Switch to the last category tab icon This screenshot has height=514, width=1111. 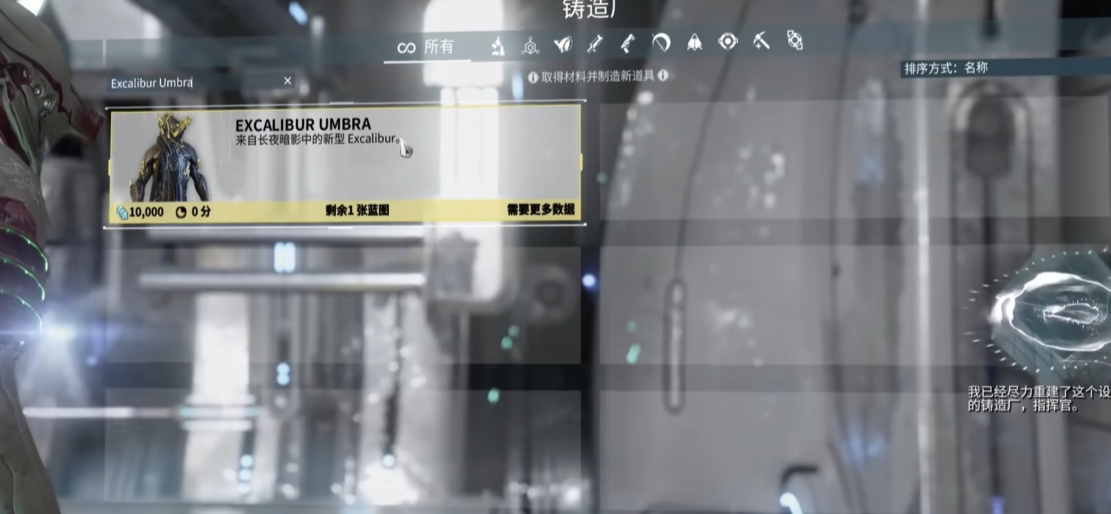(x=794, y=41)
